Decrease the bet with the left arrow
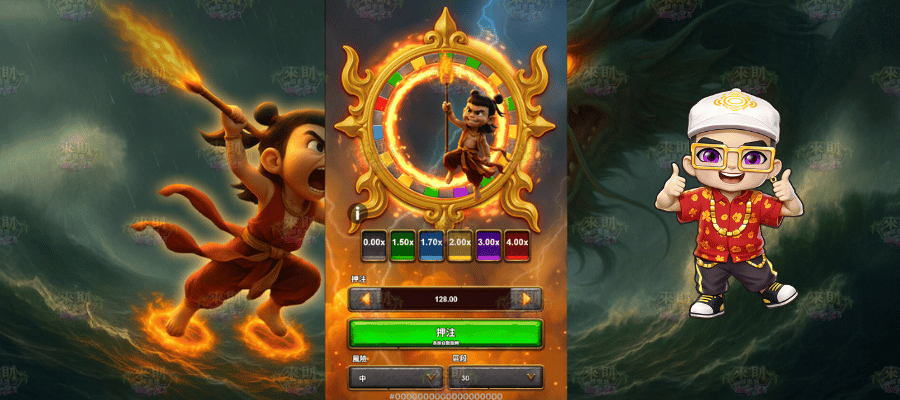This screenshot has height=400, width=900. (364, 298)
